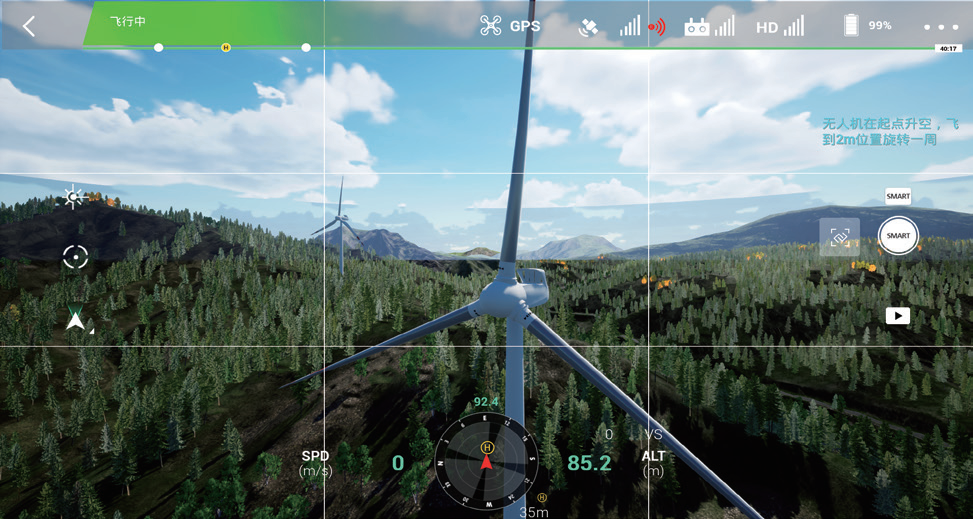This screenshot has height=519, width=973.
Task: Select the small SMART mode label
Action: tap(897, 197)
